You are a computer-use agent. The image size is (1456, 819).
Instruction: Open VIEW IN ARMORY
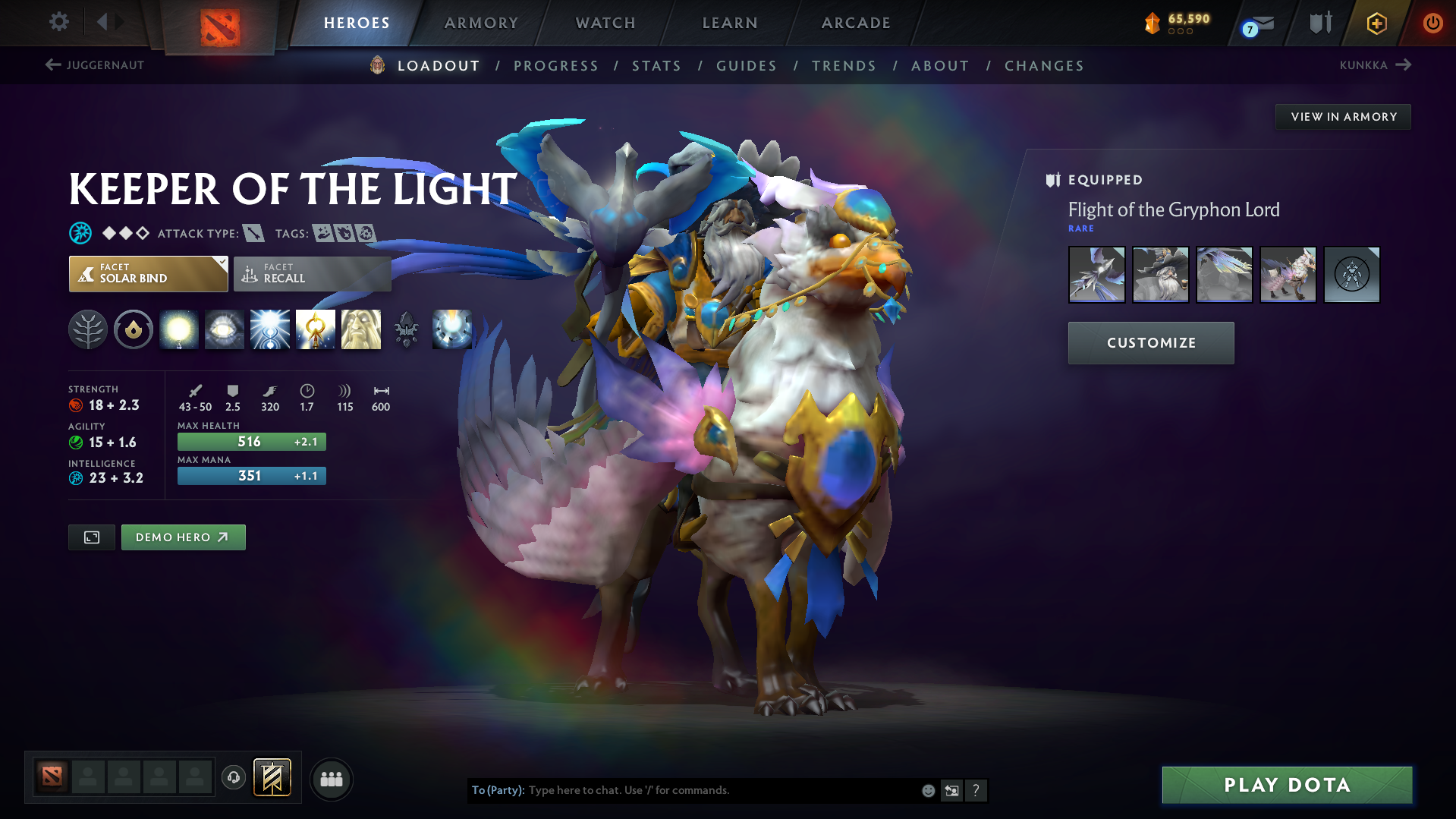click(1342, 116)
